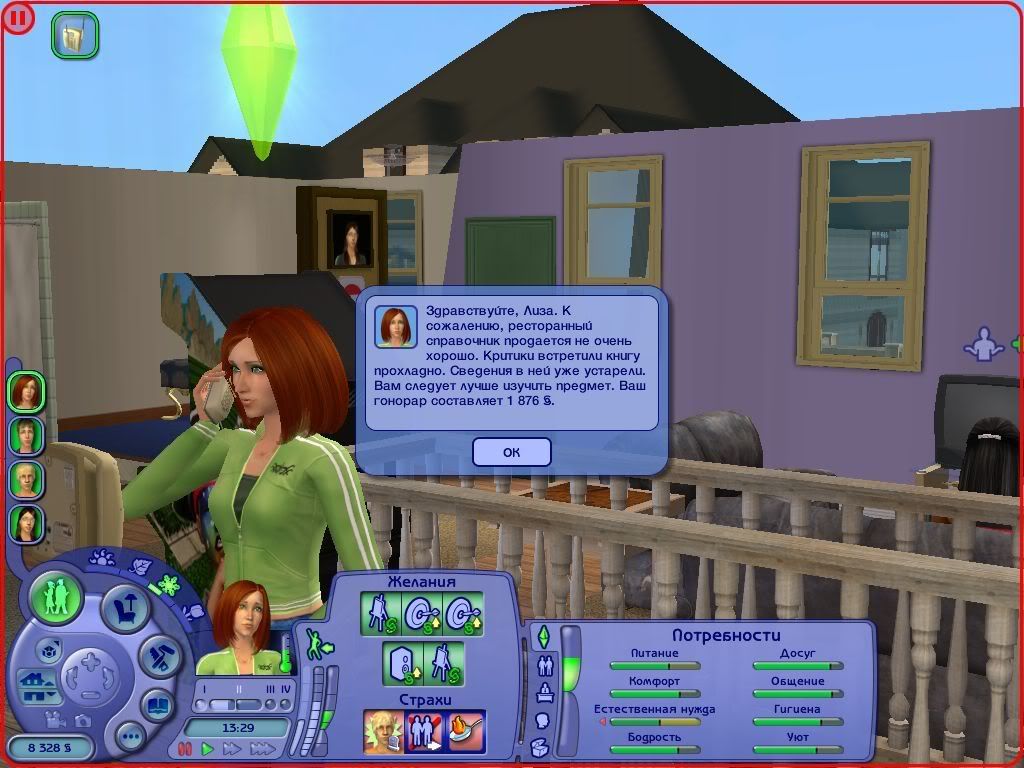
Task: Open the relationships tab with two figures
Action: [545, 665]
